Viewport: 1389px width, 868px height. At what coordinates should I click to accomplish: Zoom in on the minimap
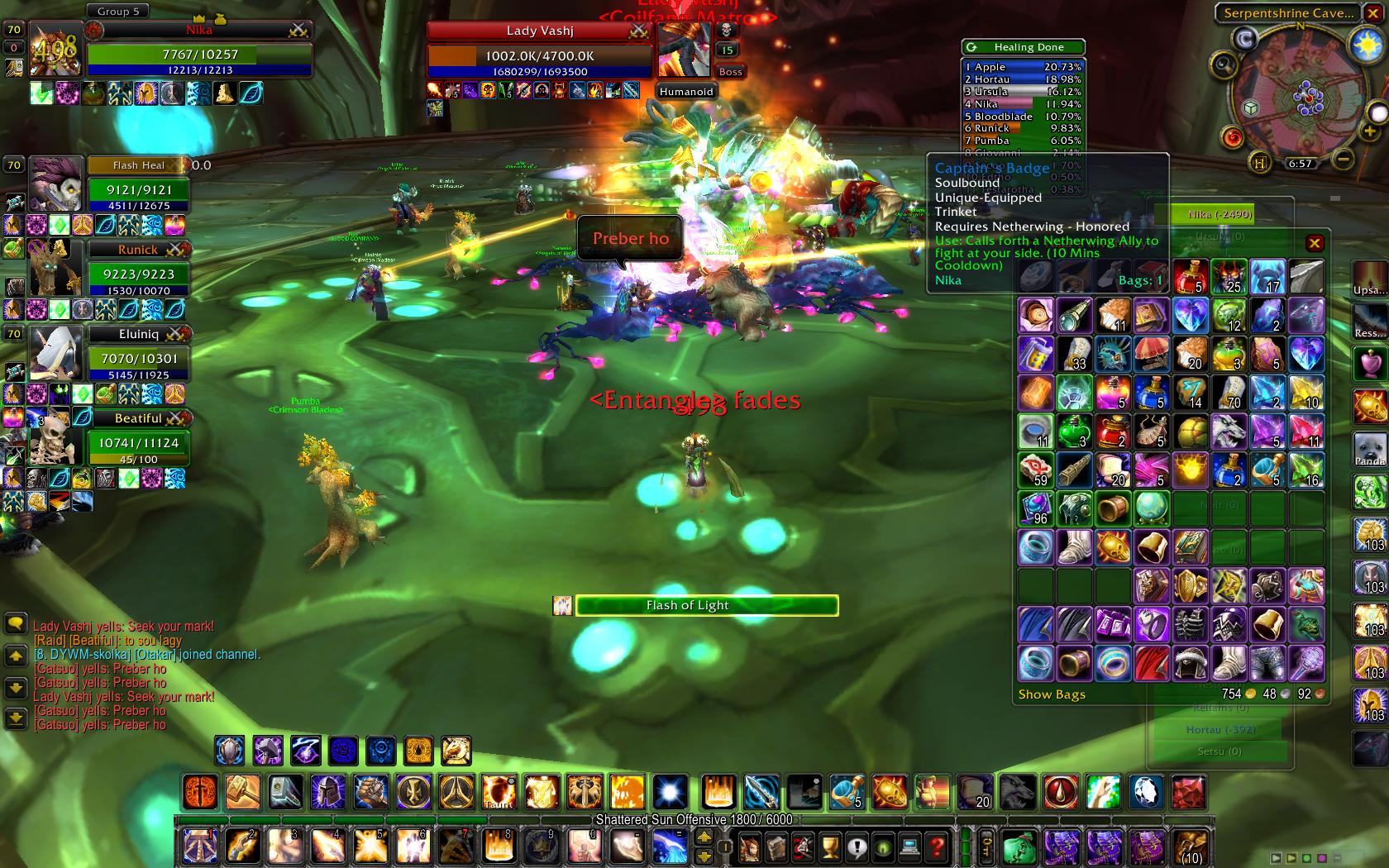(1369, 131)
